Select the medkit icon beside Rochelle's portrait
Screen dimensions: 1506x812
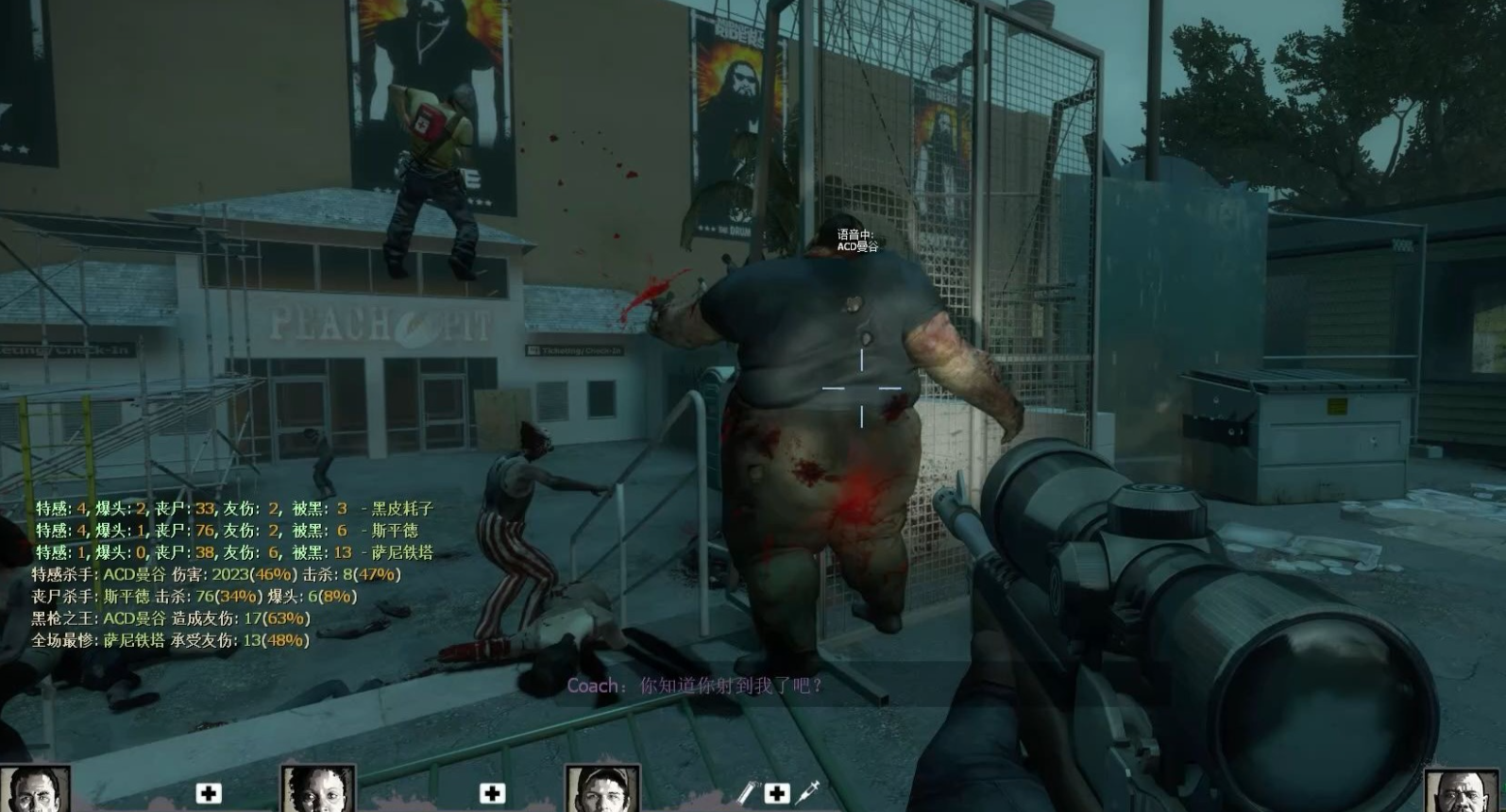coord(492,793)
